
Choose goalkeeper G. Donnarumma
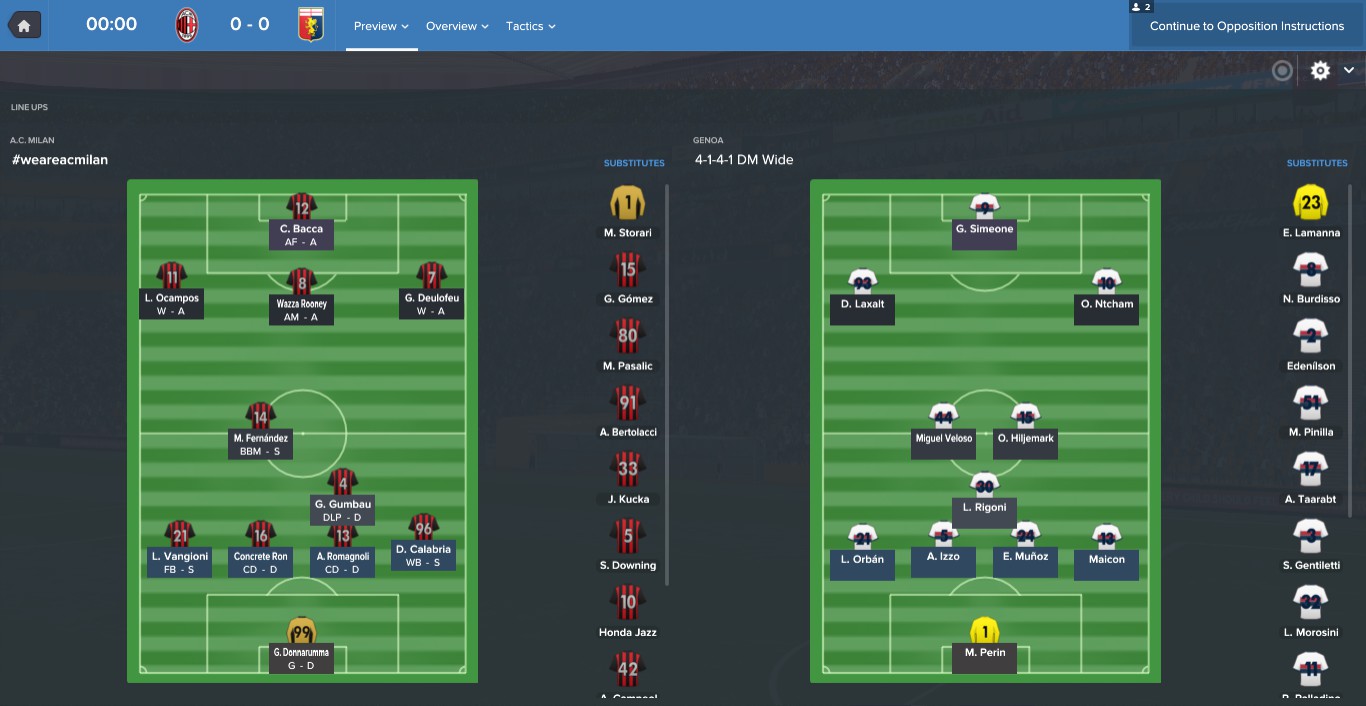pyautogui.click(x=301, y=645)
